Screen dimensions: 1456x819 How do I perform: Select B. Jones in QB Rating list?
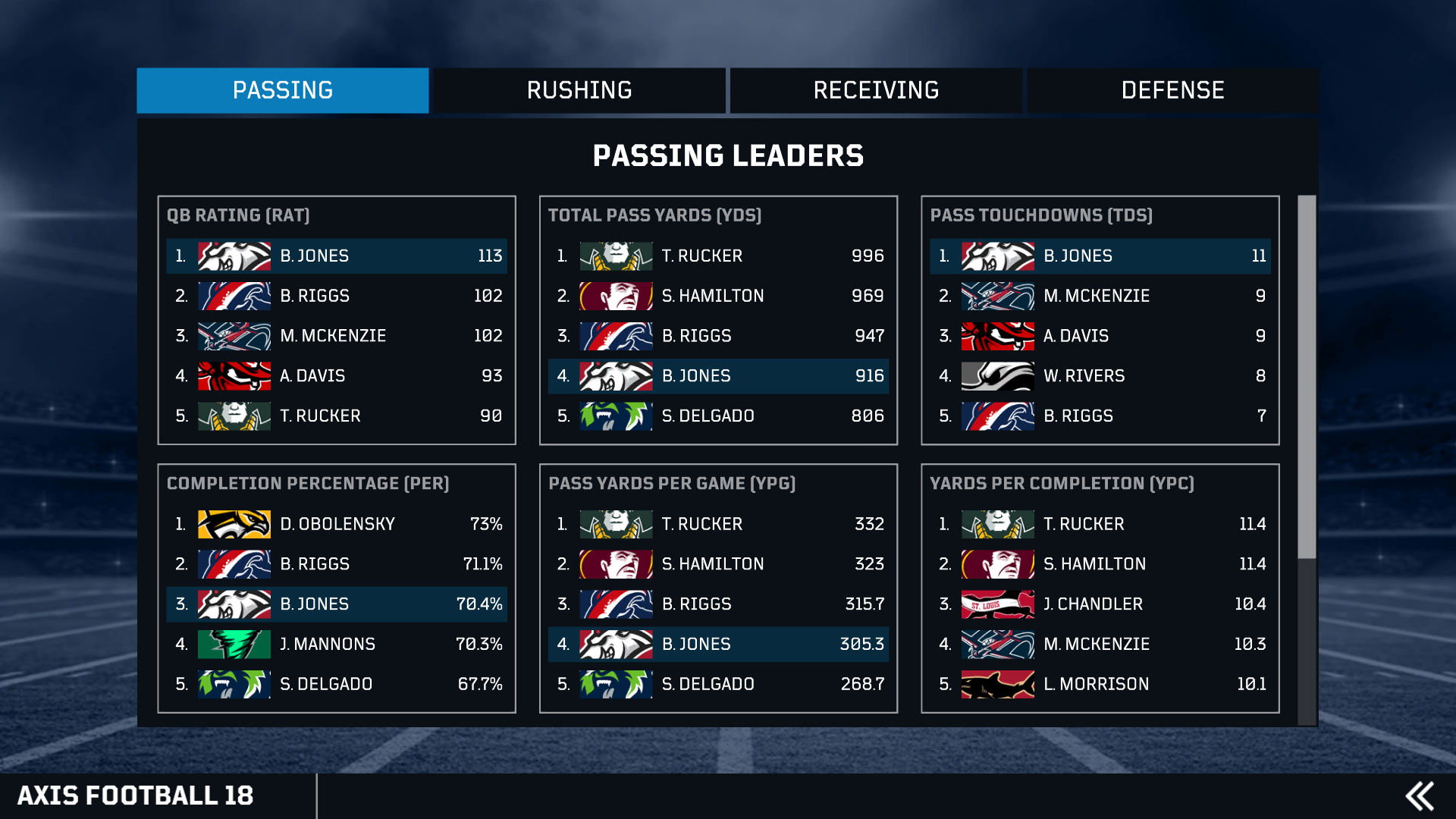[337, 256]
